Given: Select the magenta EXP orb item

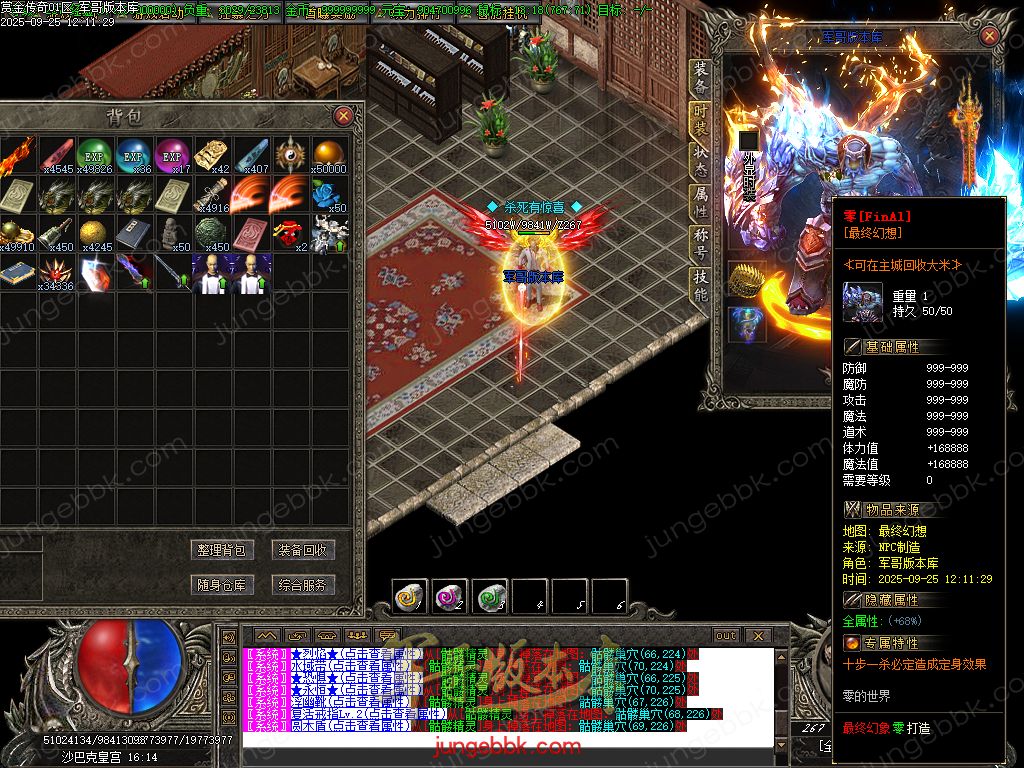Looking at the screenshot, I should [172, 155].
